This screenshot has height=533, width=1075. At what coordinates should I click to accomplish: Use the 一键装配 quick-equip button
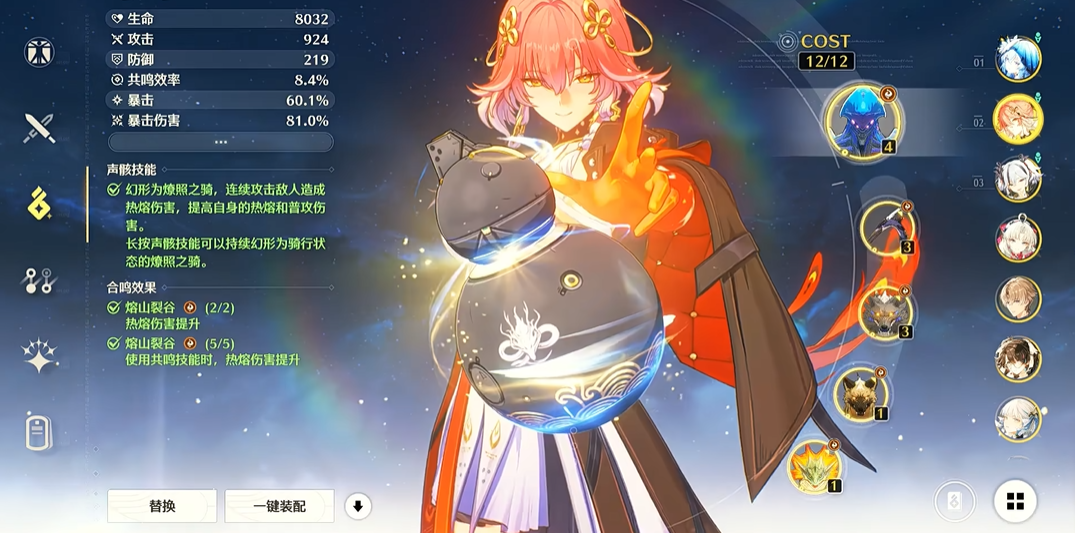(x=279, y=506)
